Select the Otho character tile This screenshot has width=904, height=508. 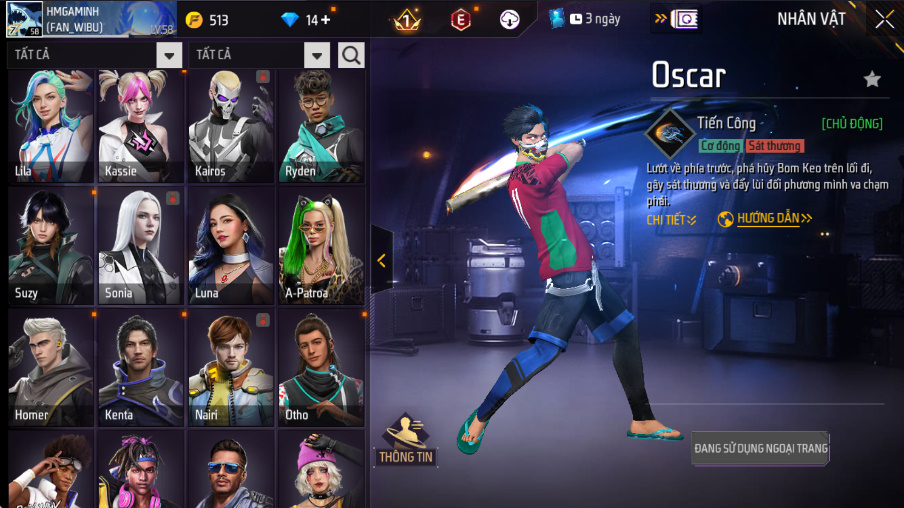tap(321, 368)
